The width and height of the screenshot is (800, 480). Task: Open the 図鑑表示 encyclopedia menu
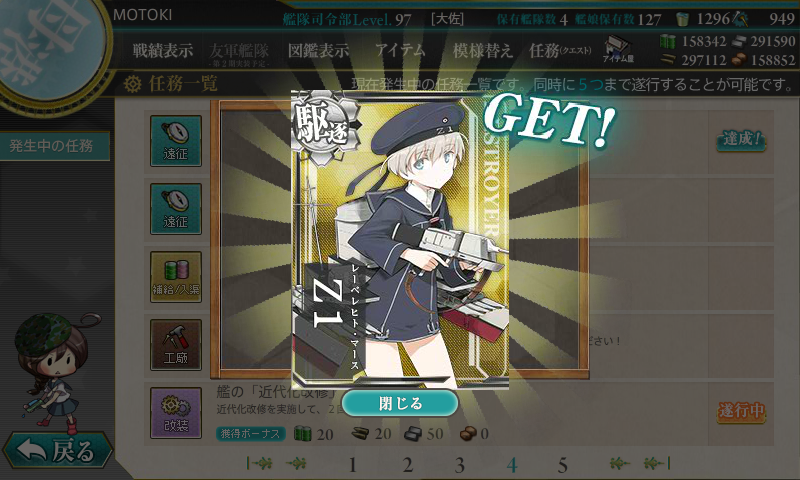pyautogui.click(x=318, y=50)
